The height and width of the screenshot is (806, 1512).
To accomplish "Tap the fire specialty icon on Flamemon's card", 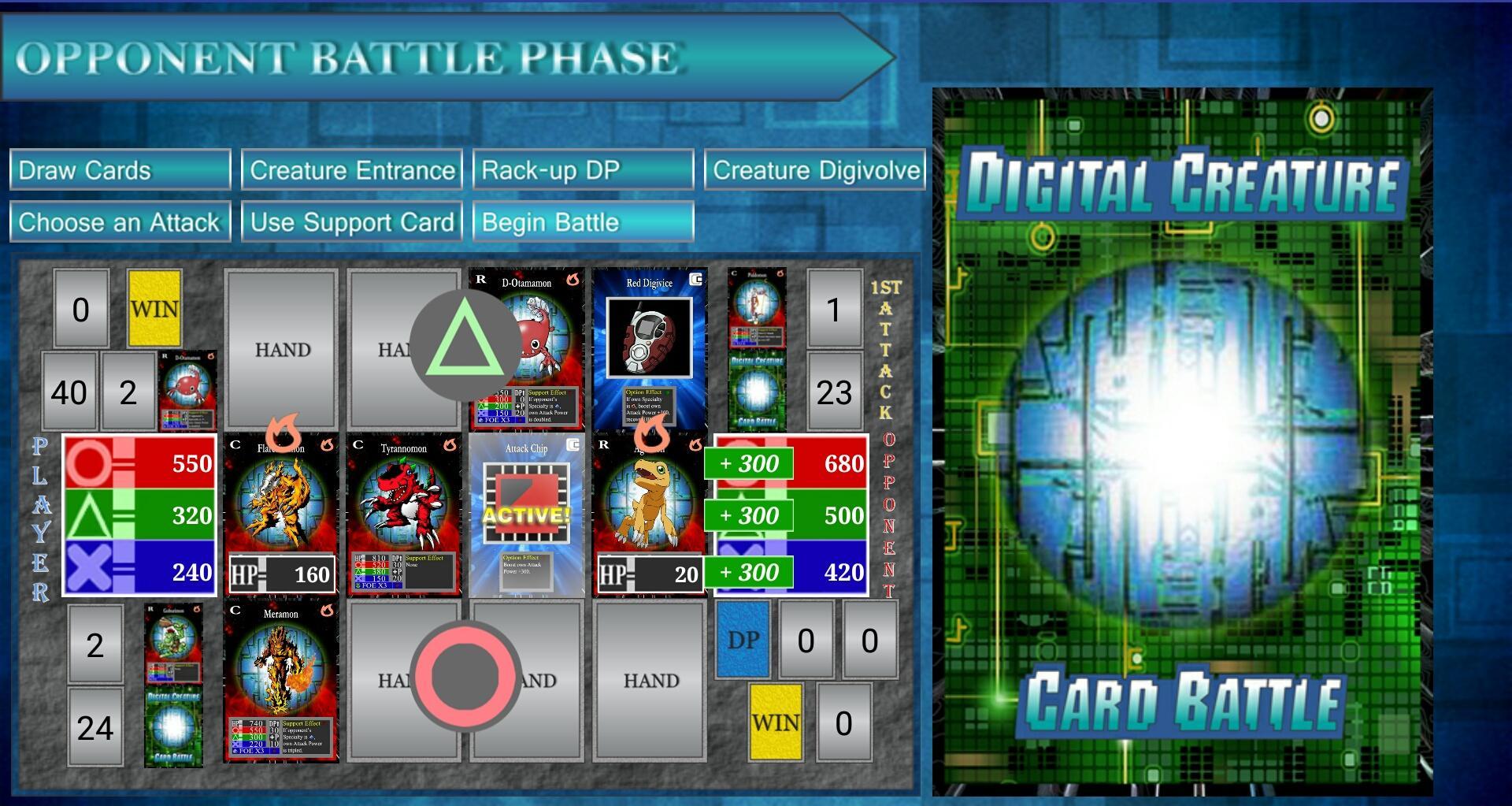I will pyautogui.click(x=328, y=448).
